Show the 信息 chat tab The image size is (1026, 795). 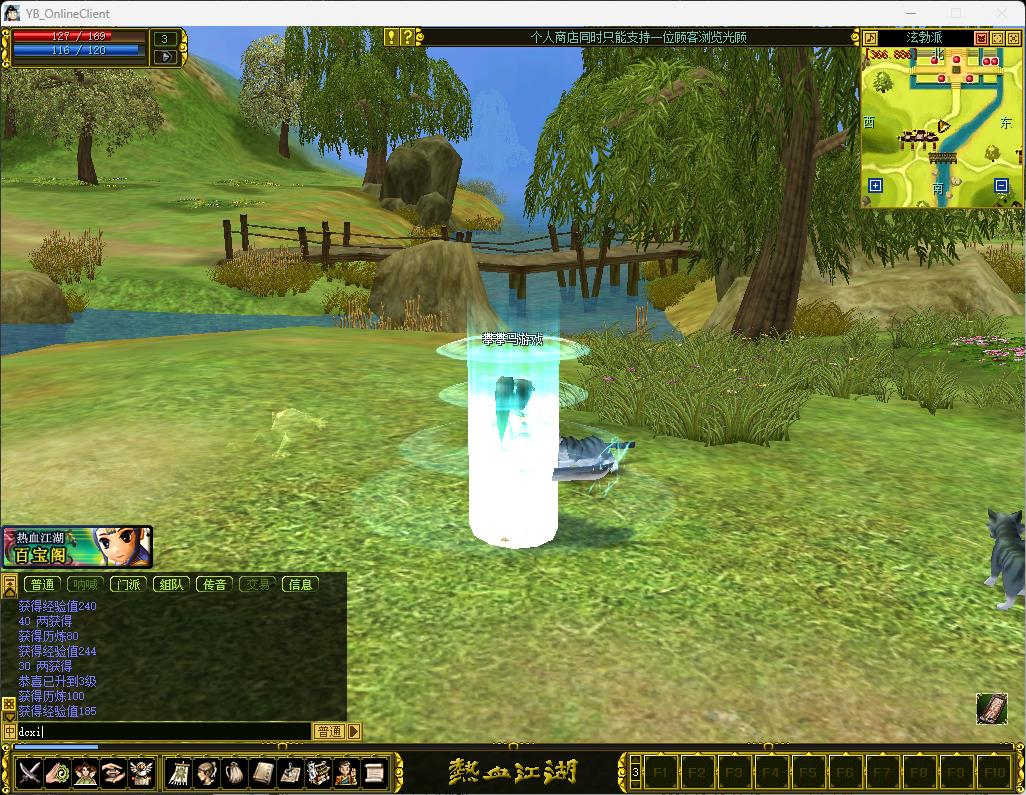tap(300, 584)
